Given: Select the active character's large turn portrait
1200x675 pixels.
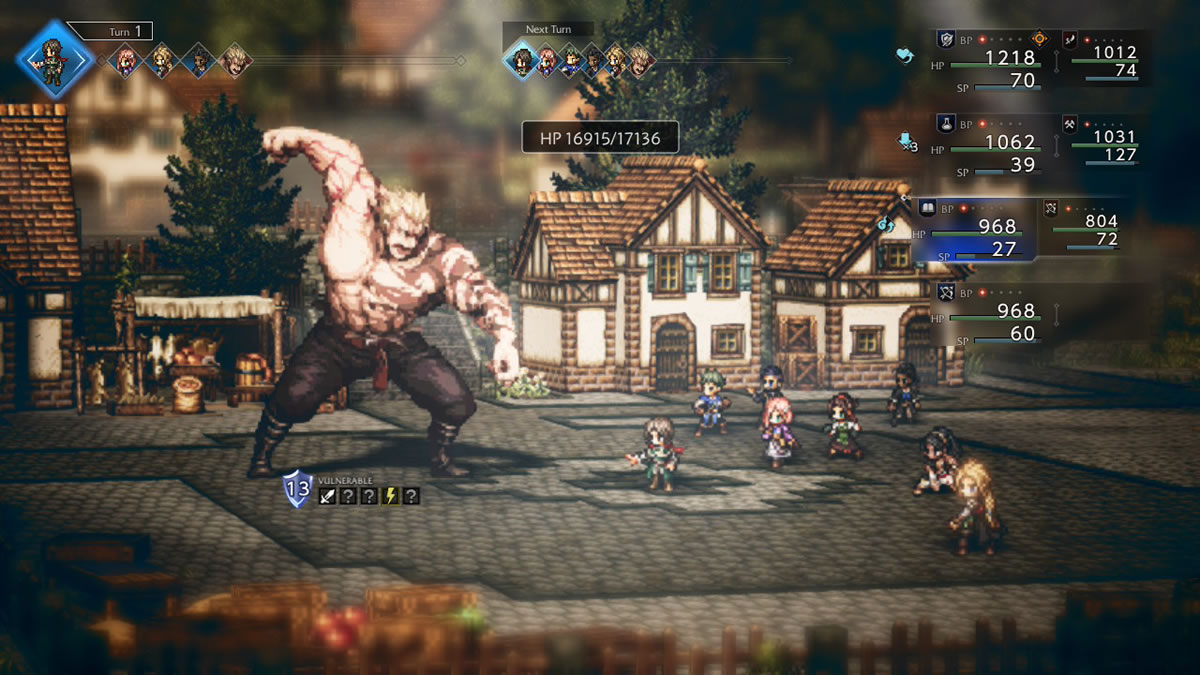Looking at the screenshot, I should (x=55, y=59).
